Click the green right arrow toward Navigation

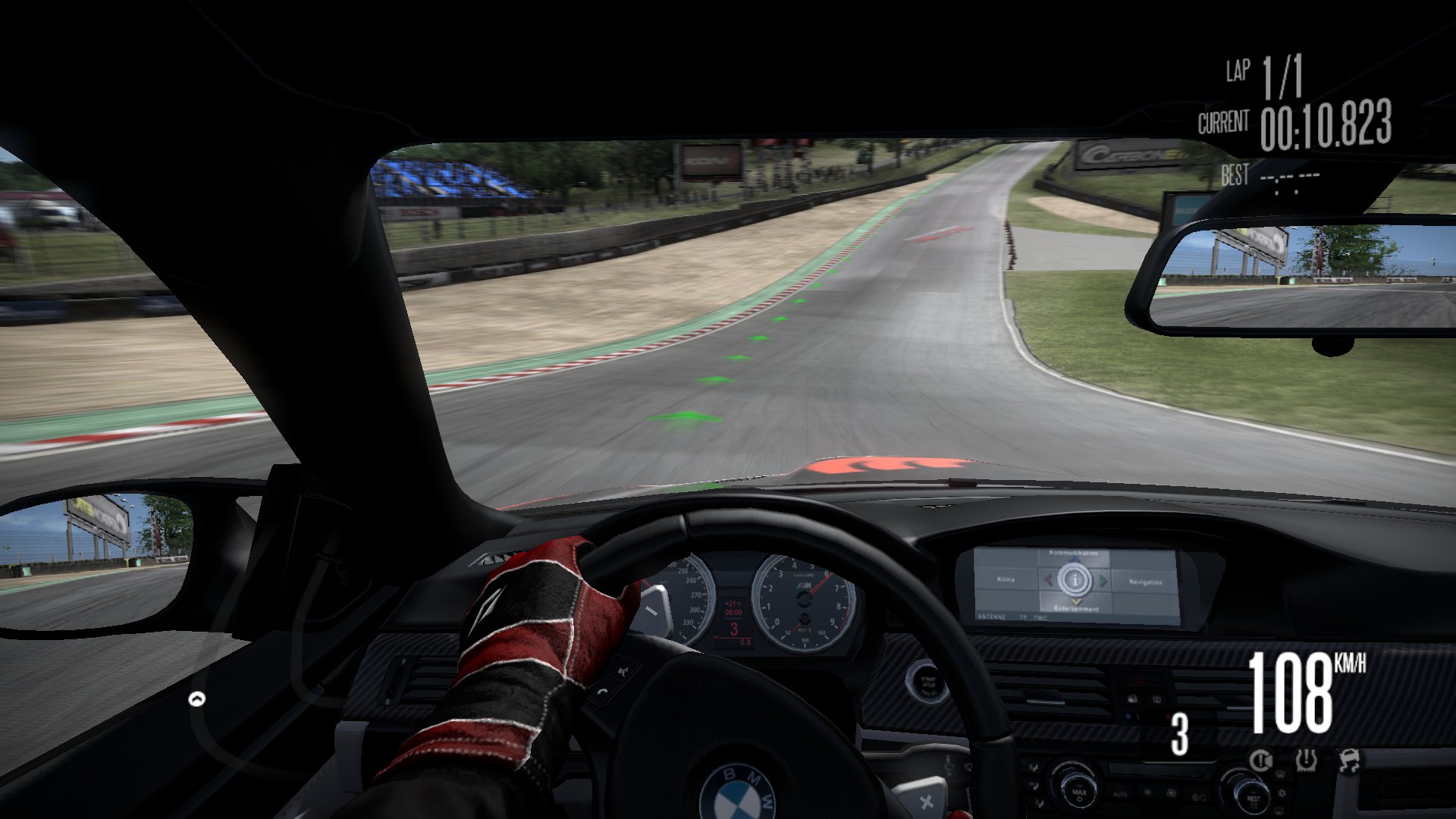[1103, 580]
